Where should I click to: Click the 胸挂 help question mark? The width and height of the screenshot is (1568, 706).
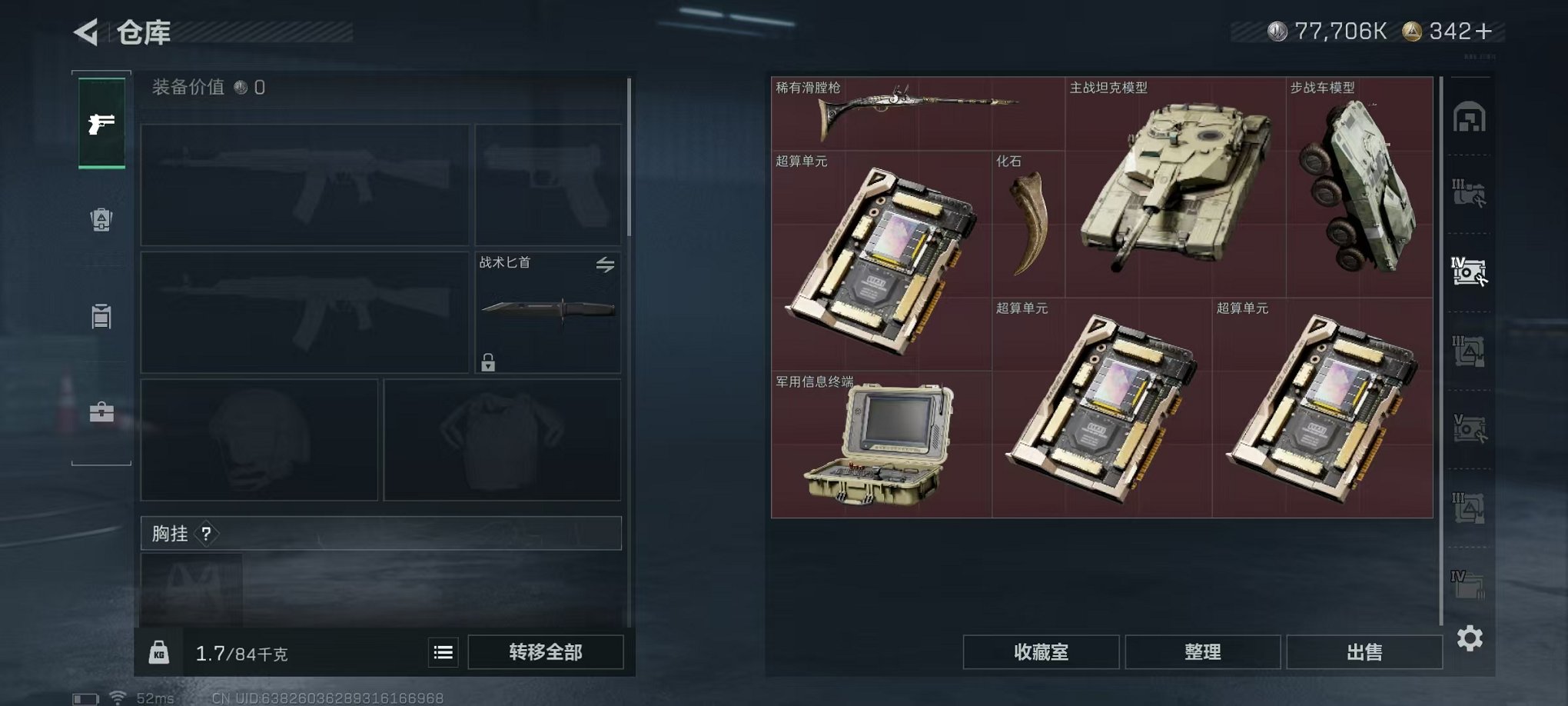point(206,534)
